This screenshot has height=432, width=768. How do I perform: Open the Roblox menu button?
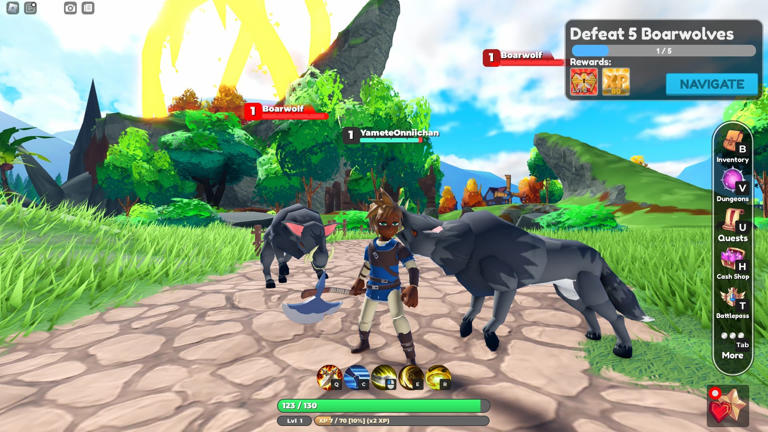pyautogui.click(x=13, y=8)
